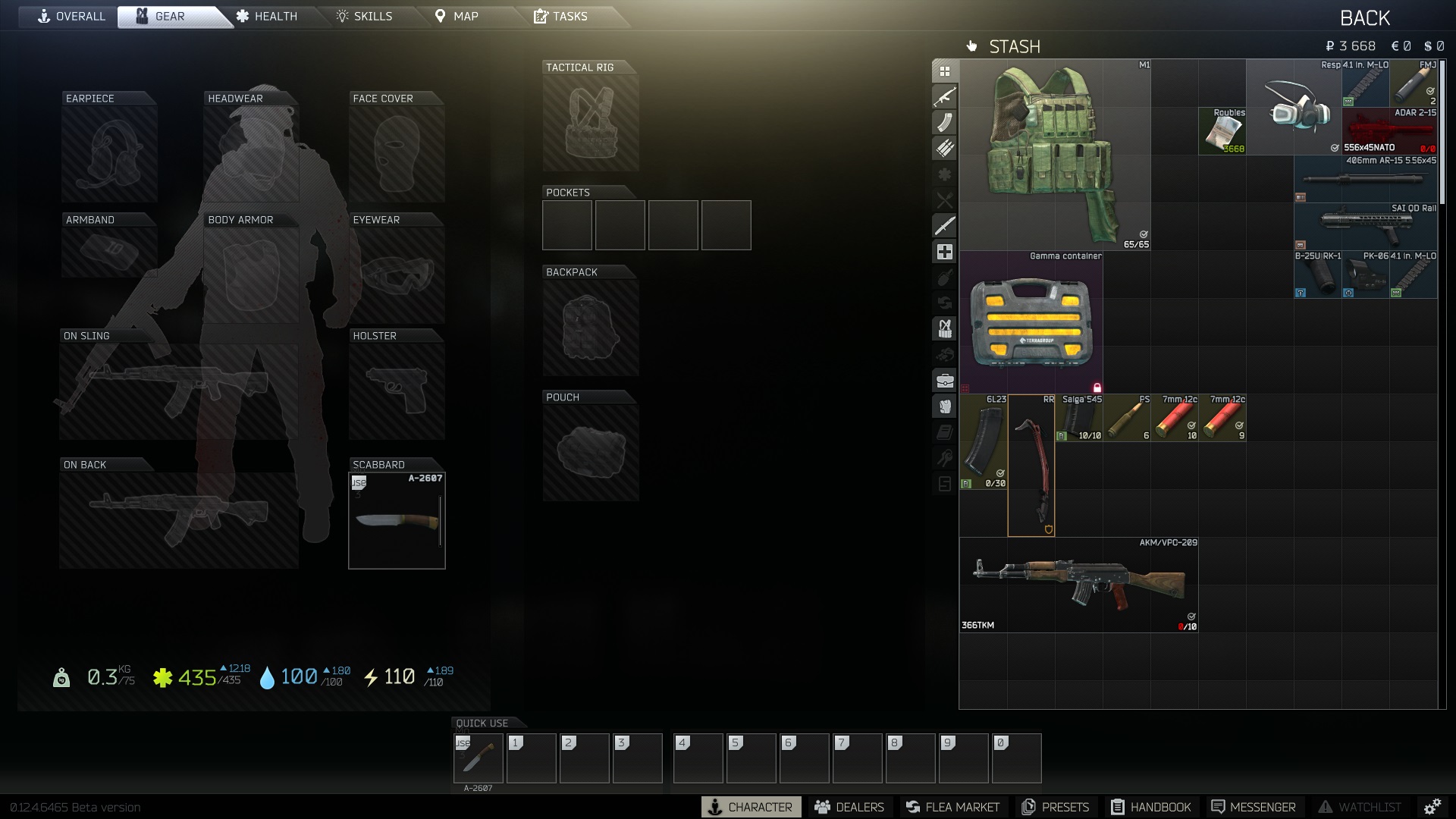Open the AKM/VPO-209 rifle in stash

(1077, 584)
